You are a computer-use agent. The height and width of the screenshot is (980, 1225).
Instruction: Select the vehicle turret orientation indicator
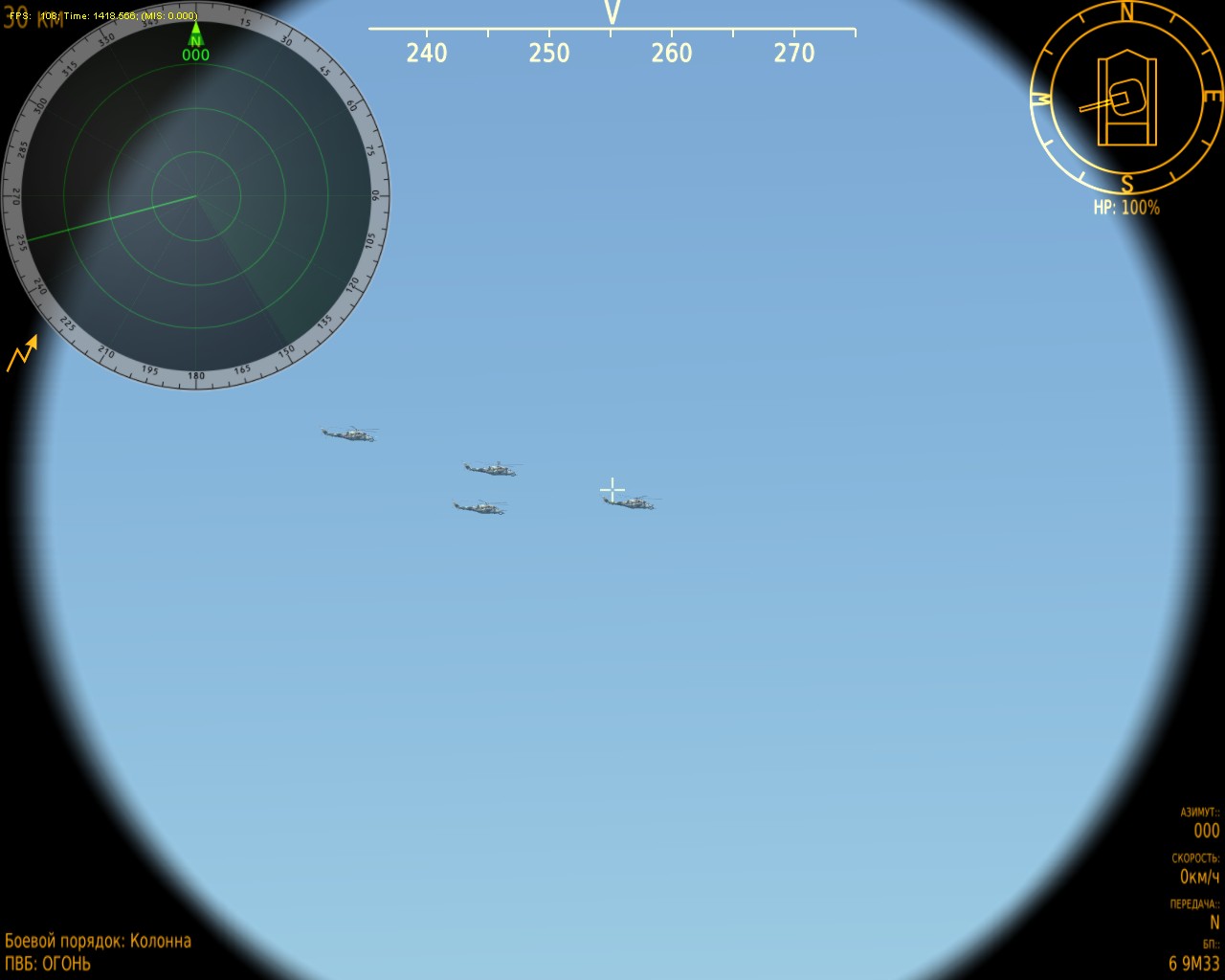1125,98
